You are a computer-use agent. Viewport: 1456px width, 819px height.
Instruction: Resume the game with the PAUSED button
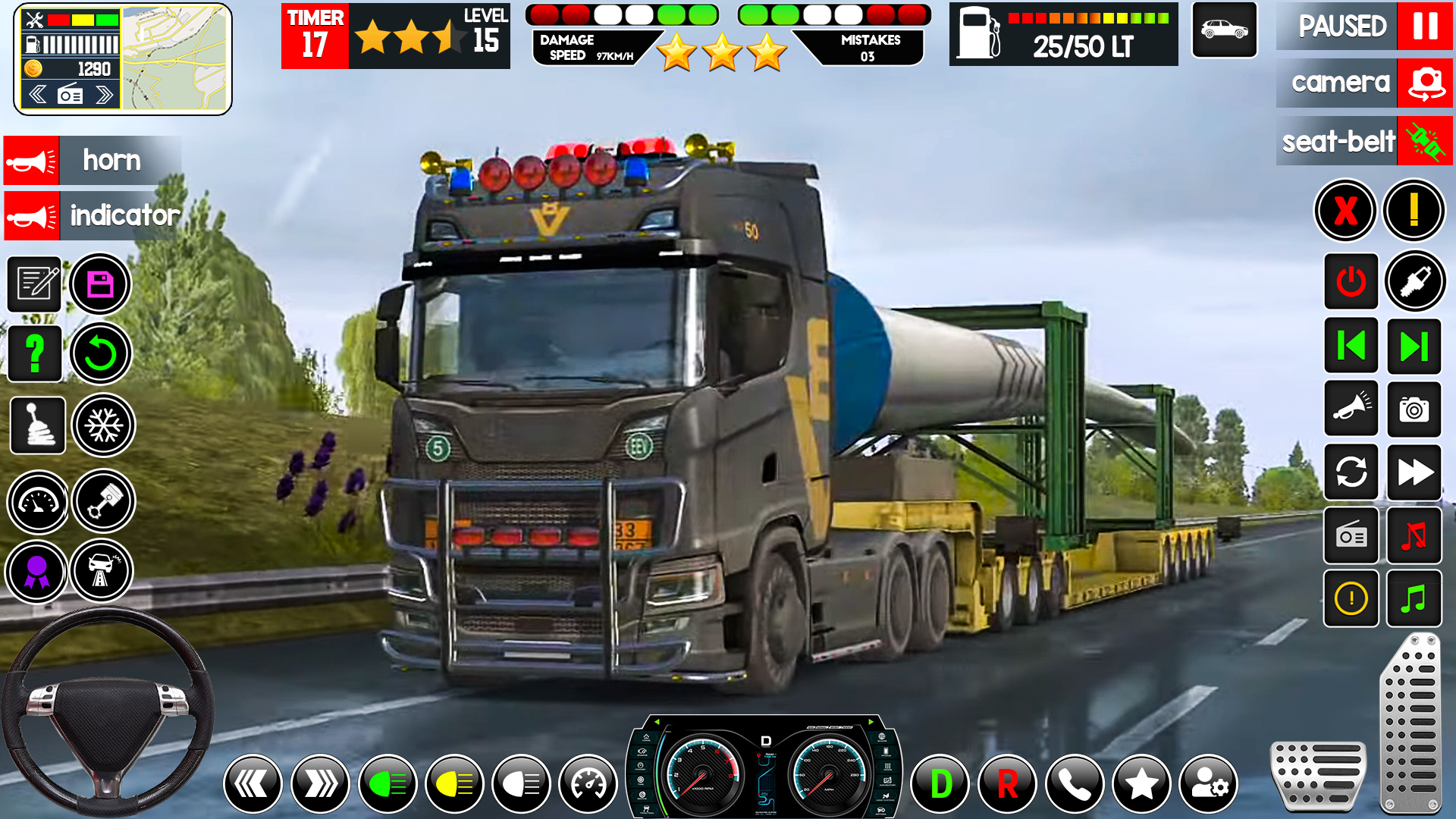(1337, 27)
